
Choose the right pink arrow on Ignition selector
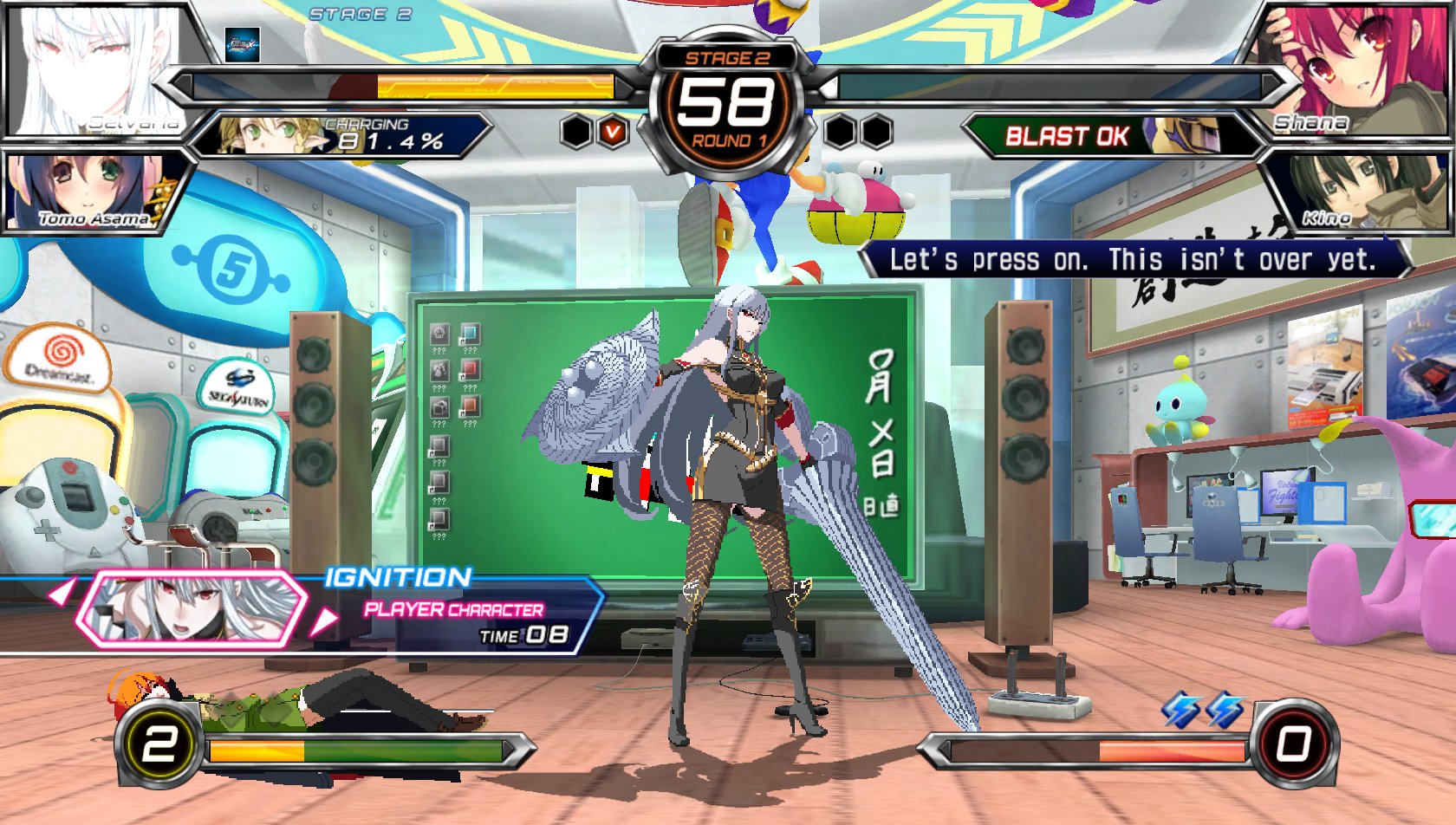323,620
